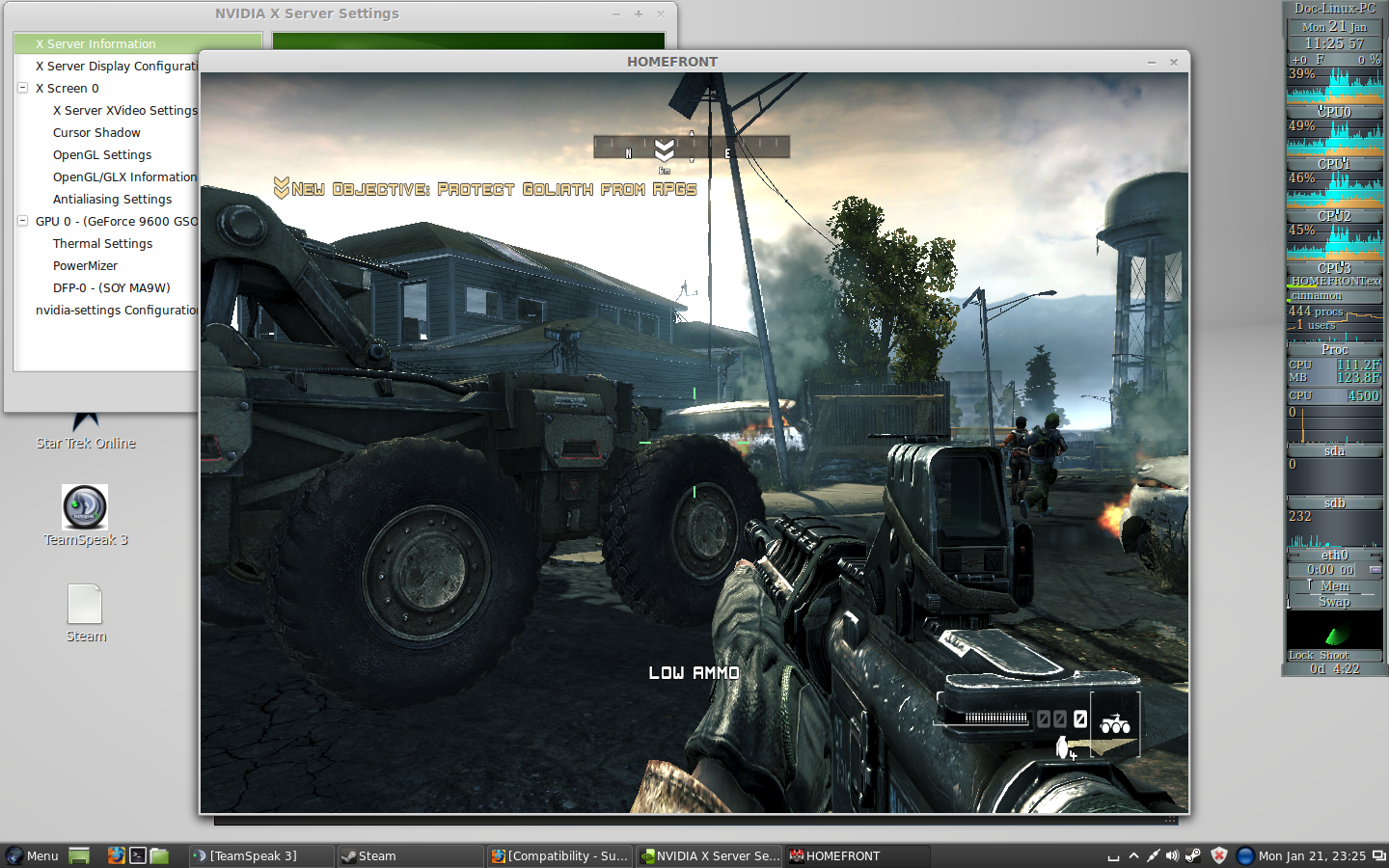
Task: Open the Star Trek Online desktop shortcut
Action: [85, 420]
